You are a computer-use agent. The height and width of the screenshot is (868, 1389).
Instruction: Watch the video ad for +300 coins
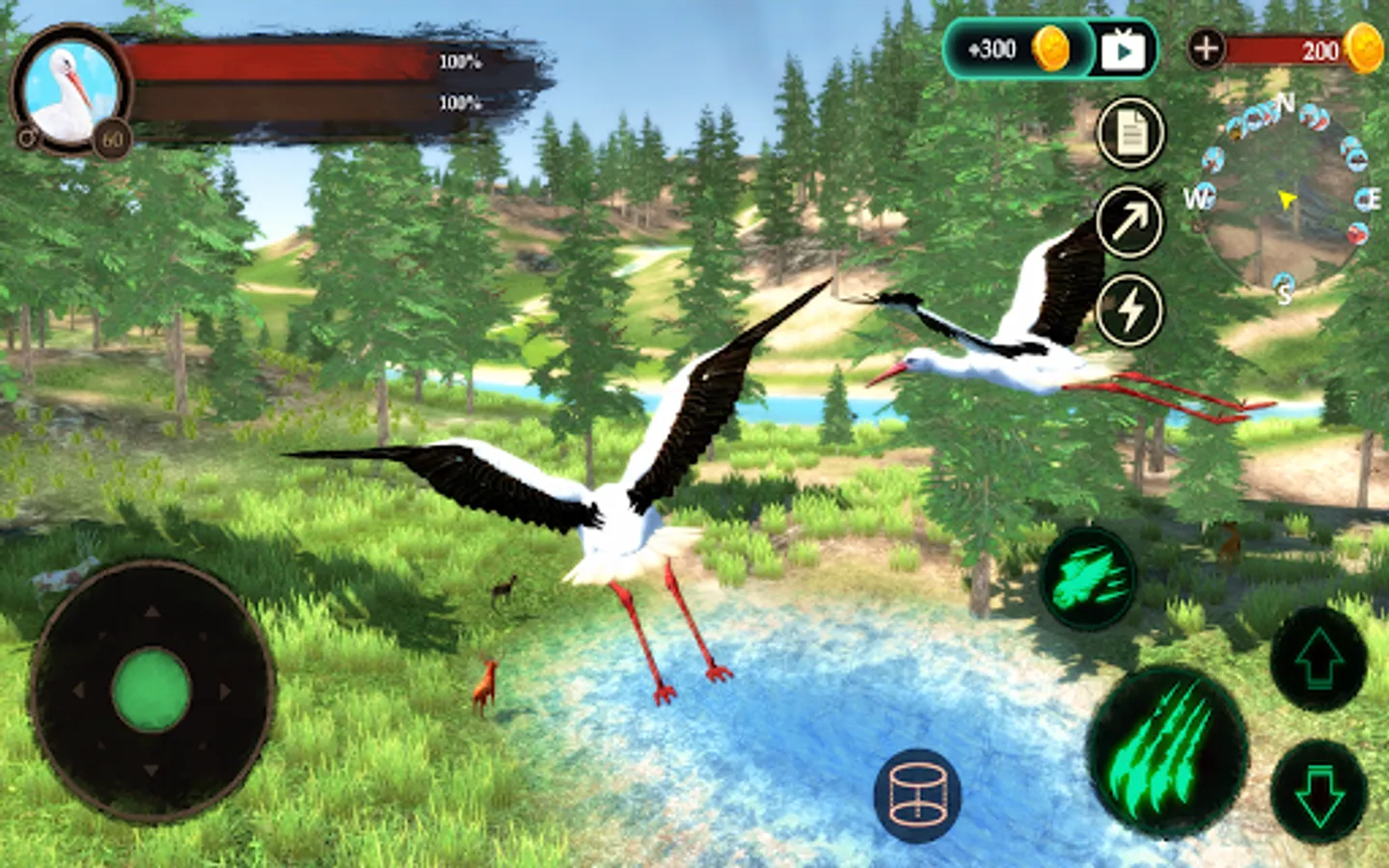tap(1123, 50)
